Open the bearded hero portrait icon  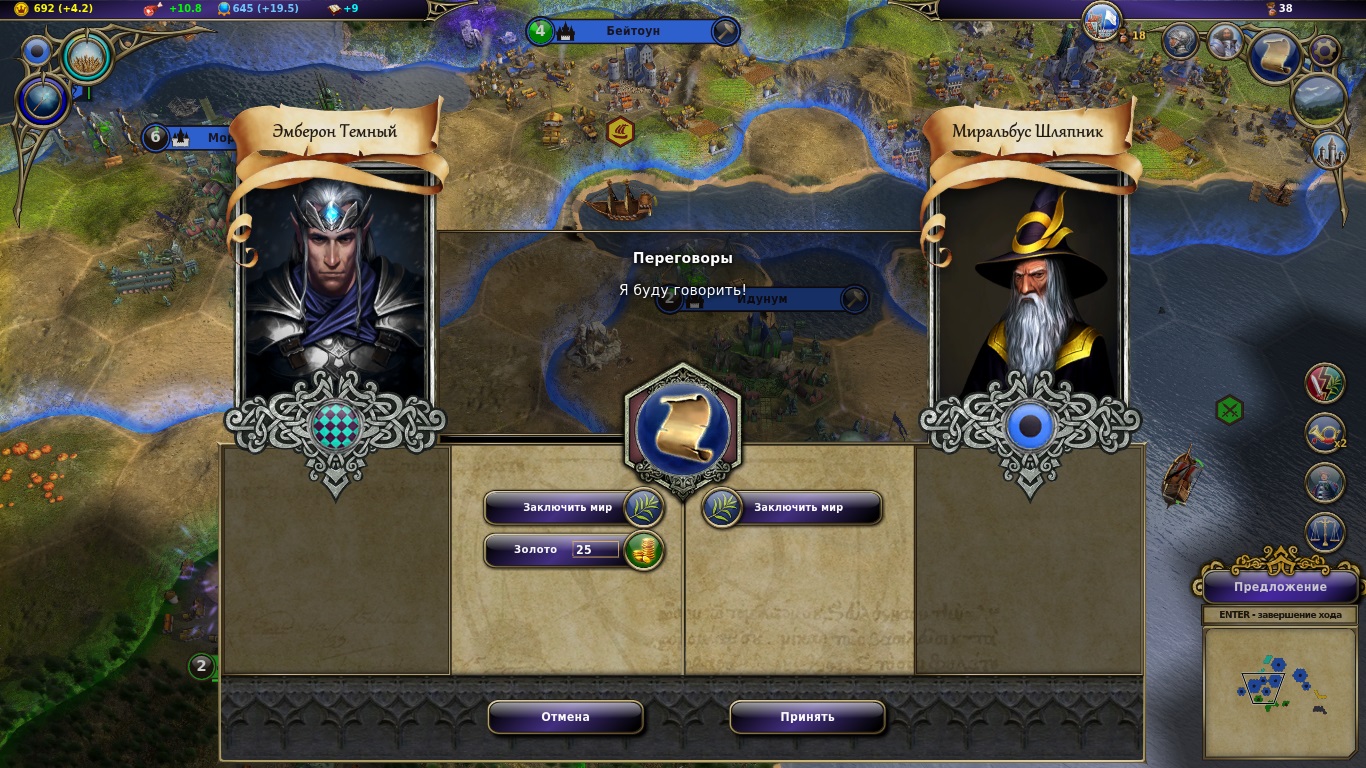(x=1224, y=41)
